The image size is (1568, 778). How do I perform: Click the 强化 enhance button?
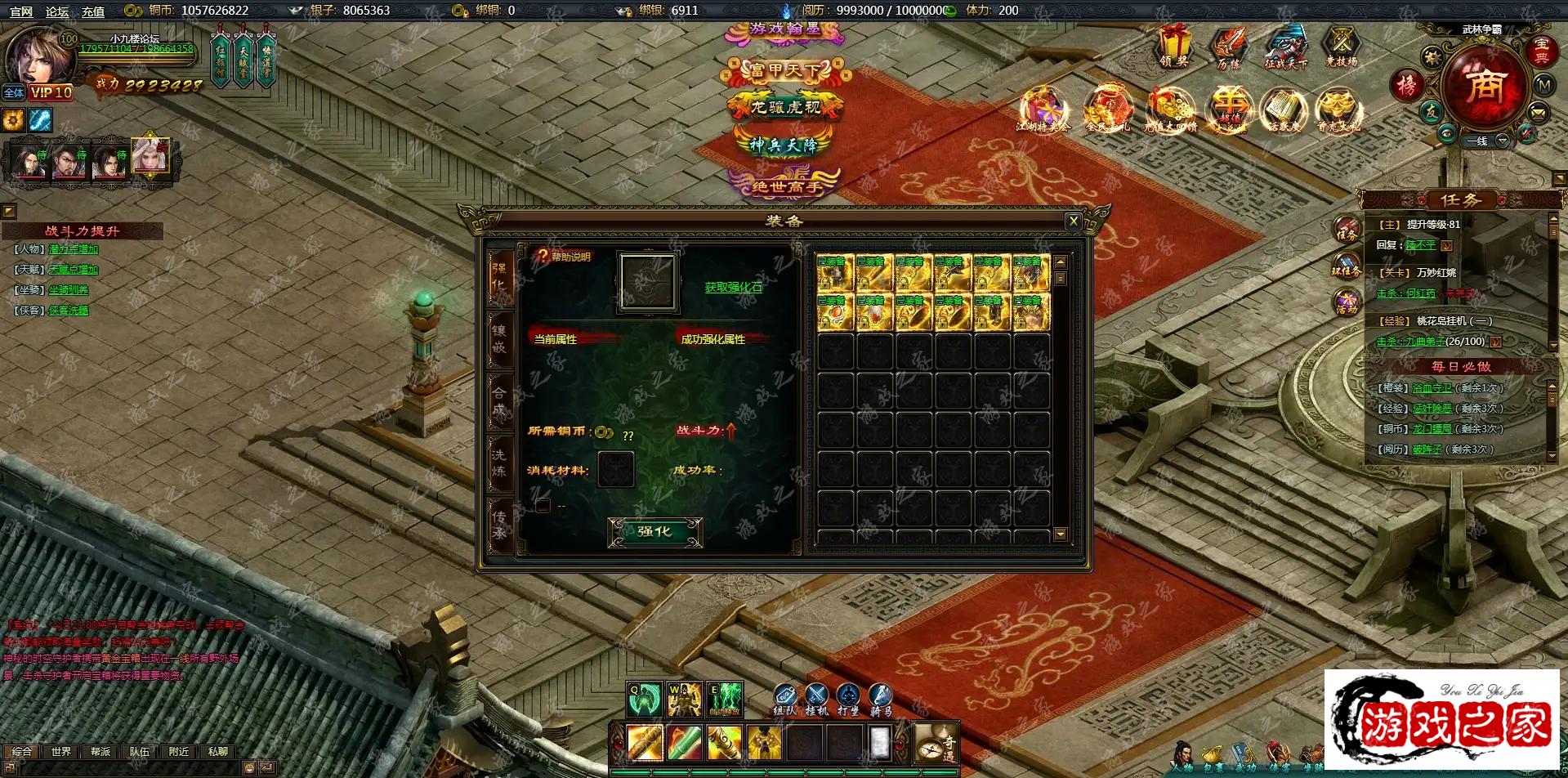coord(654,532)
